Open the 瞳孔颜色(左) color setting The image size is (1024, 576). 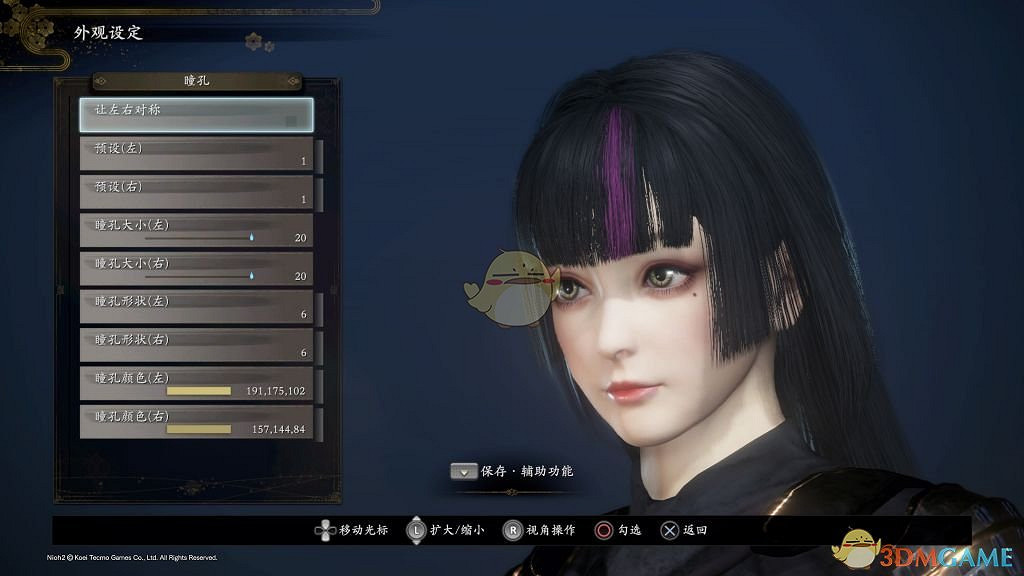coord(196,384)
